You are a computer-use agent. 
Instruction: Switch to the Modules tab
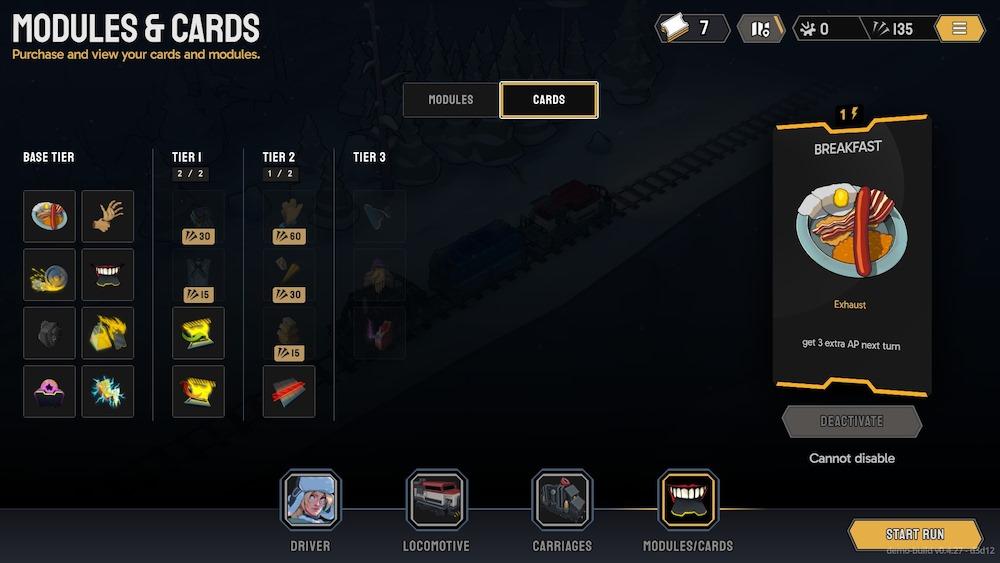point(451,100)
